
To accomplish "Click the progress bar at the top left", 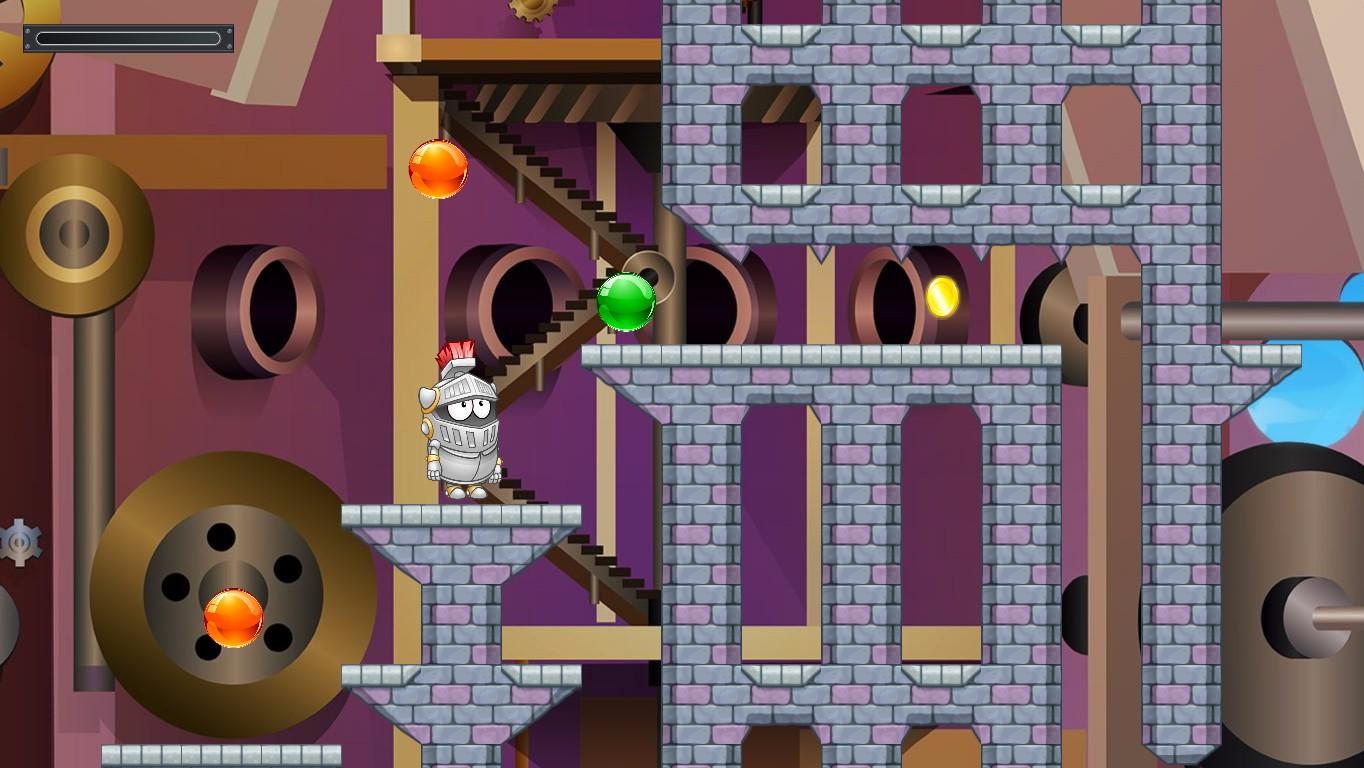I will [x=128, y=38].
